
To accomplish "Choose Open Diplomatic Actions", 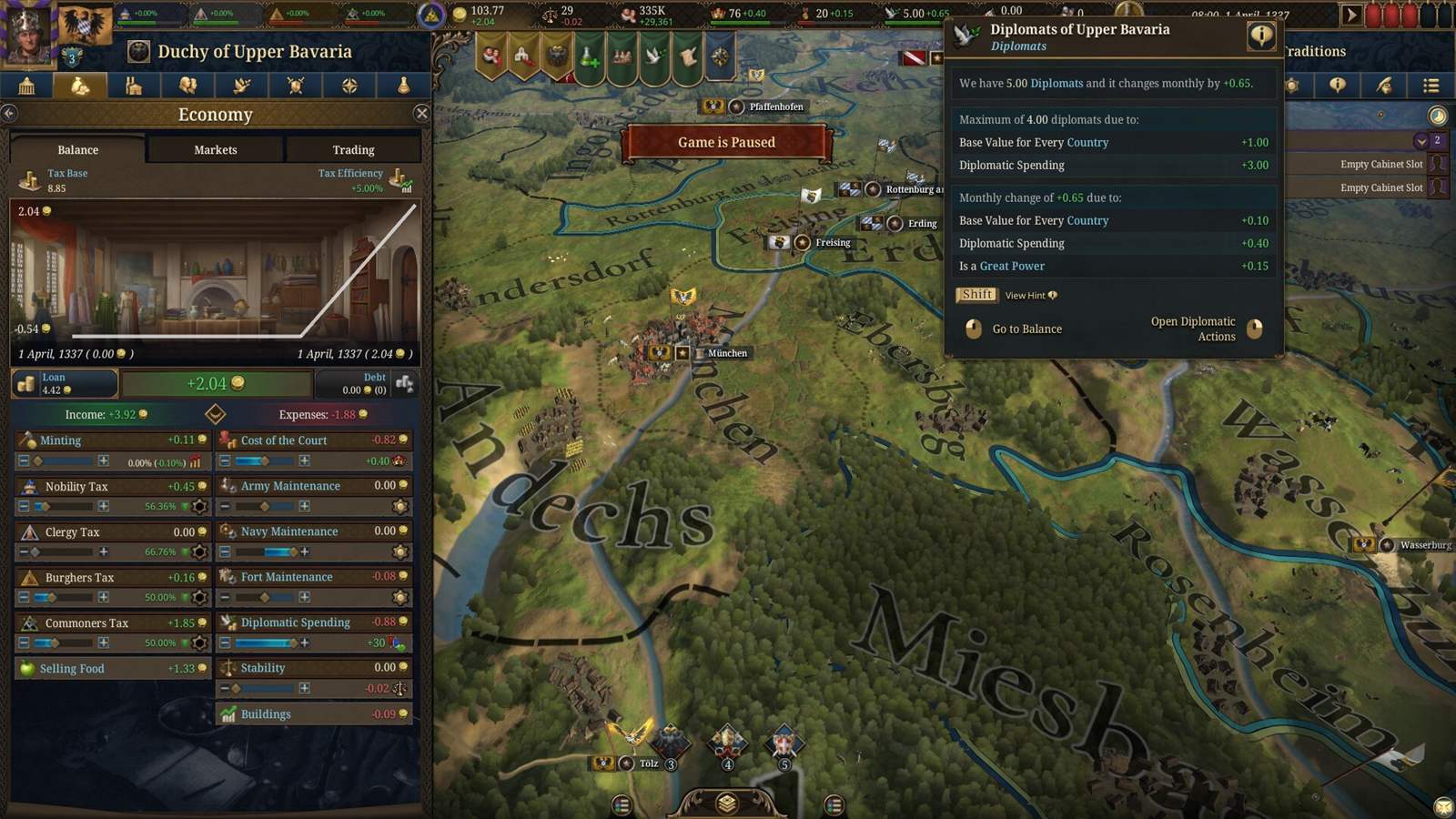I will coord(1193,329).
